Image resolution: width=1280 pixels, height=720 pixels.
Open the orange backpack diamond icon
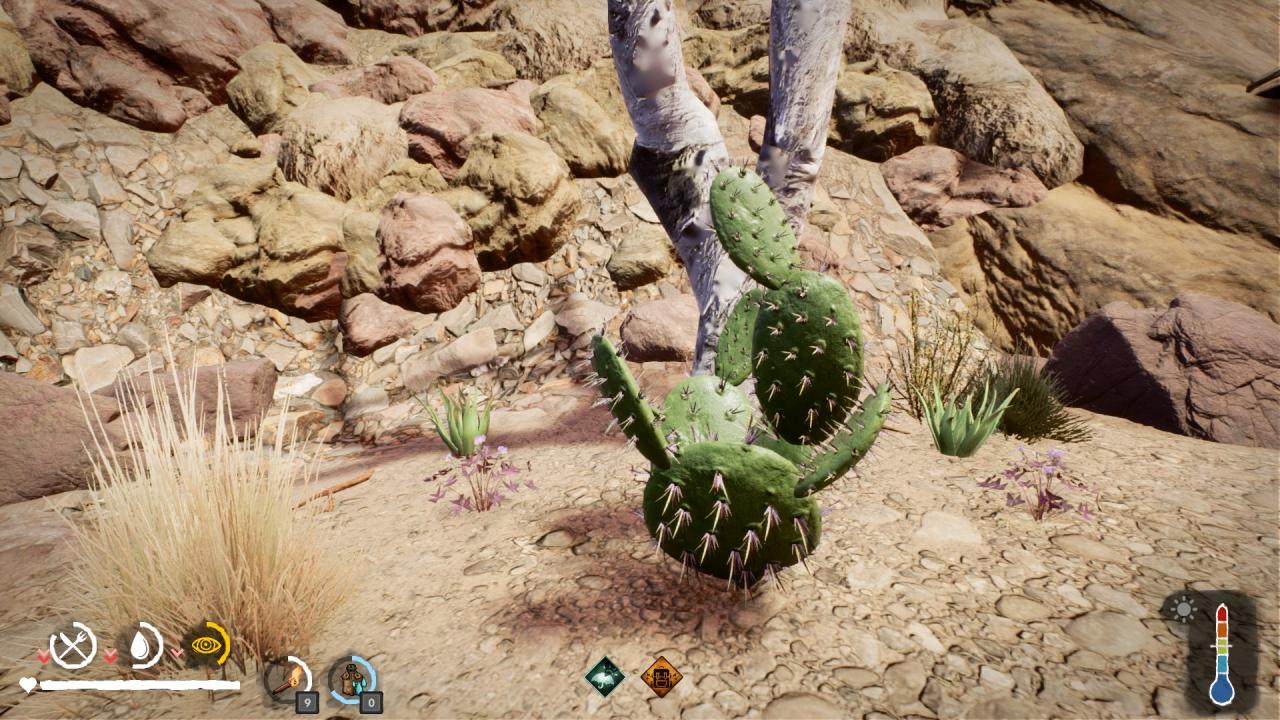pos(661,677)
